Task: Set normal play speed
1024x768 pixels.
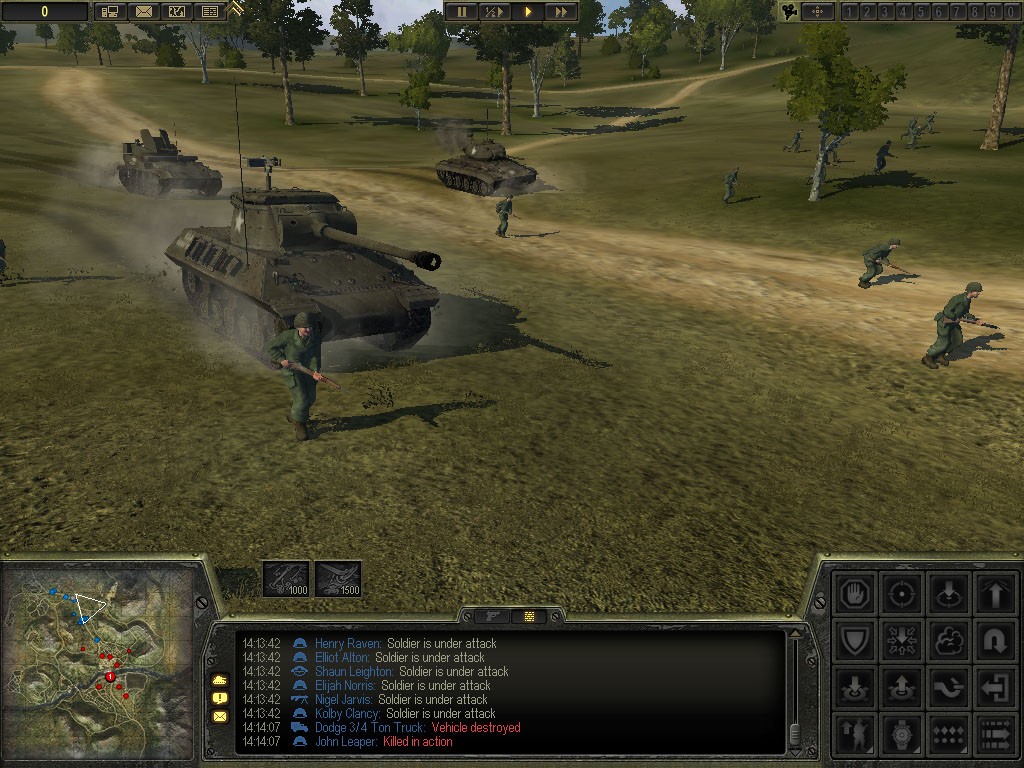Action: (528, 12)
